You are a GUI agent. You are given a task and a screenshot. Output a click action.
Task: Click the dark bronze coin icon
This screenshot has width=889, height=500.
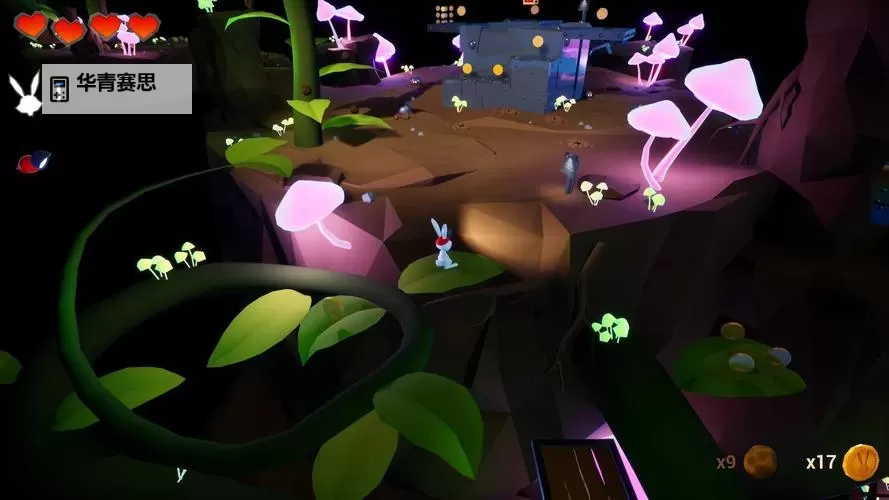(x=760, y=461)
